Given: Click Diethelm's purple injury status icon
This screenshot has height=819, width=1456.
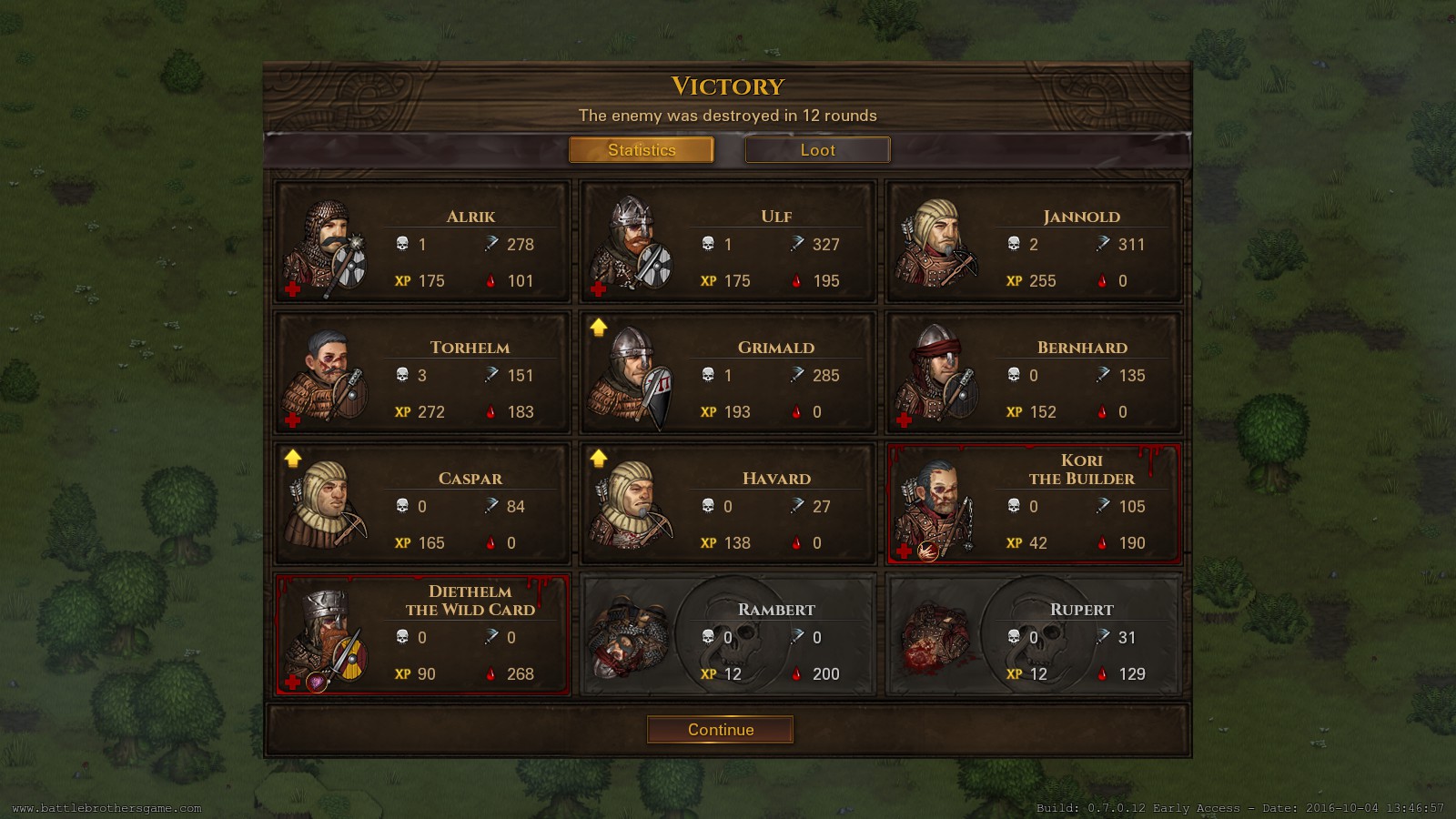Looking at the screenshot, I should click(316, 682).
